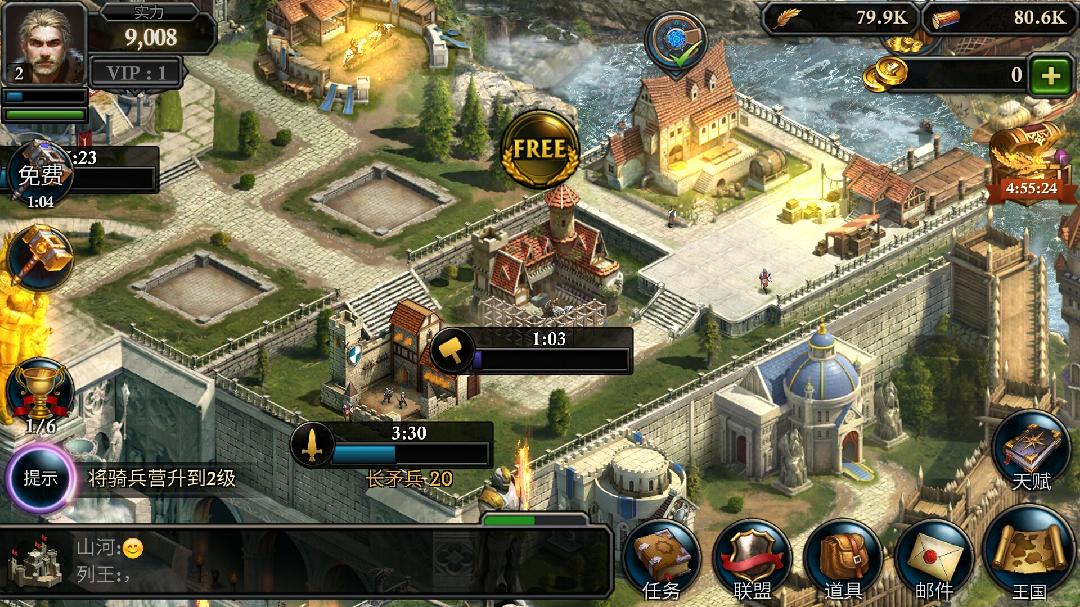Tap the green plus to add gold
The height and width of the screenshot is (607, 1080).
pos(1049,75)
